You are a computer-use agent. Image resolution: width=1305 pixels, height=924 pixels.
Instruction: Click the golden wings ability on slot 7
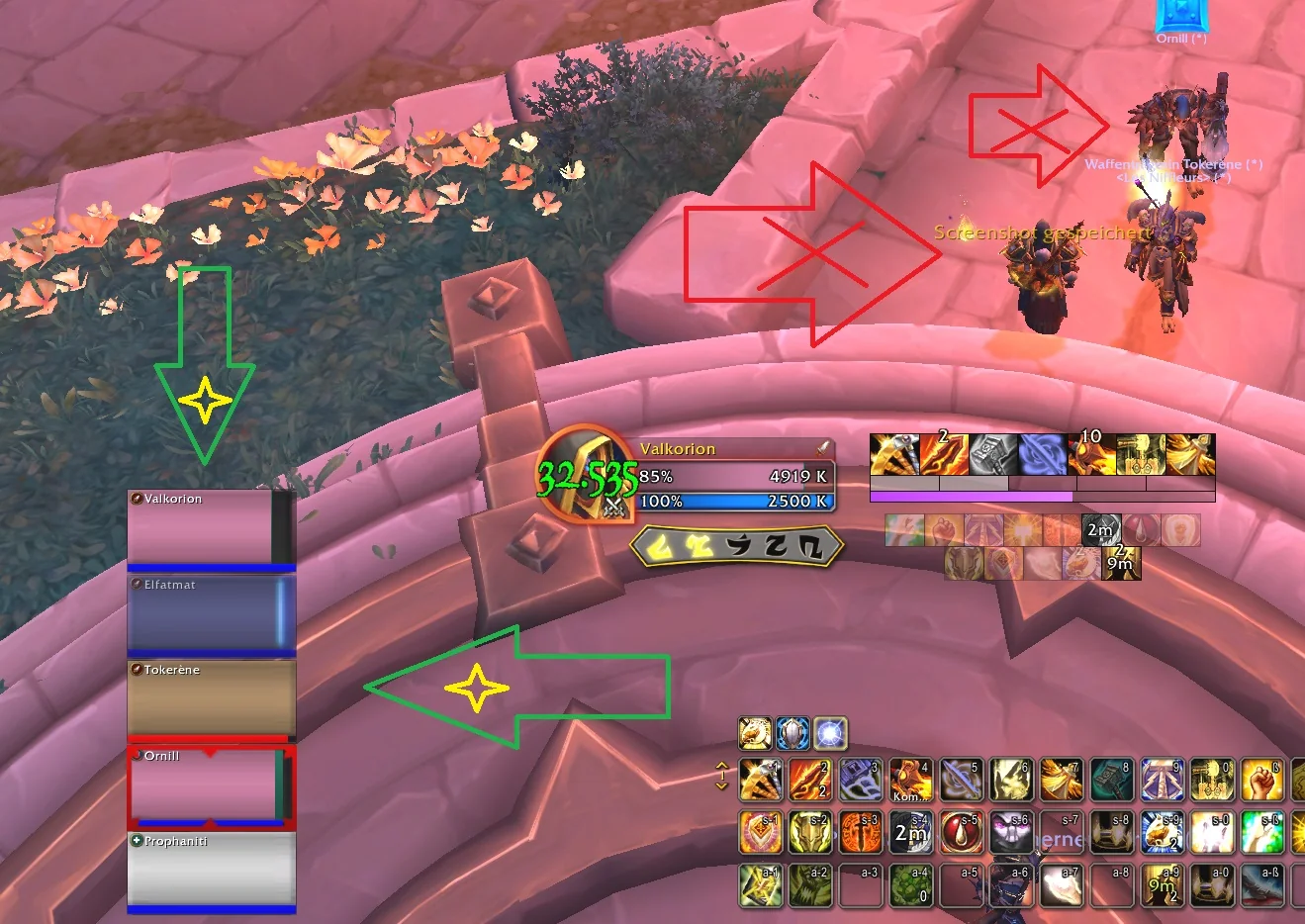pos(1062,780)
